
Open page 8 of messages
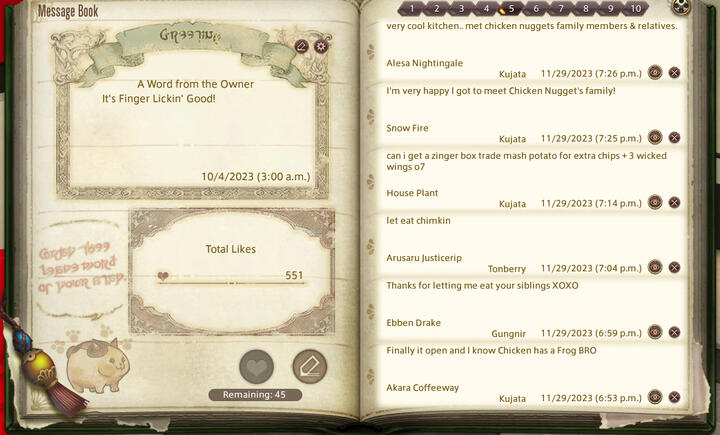pyautogui.click(x=586, y=8)
